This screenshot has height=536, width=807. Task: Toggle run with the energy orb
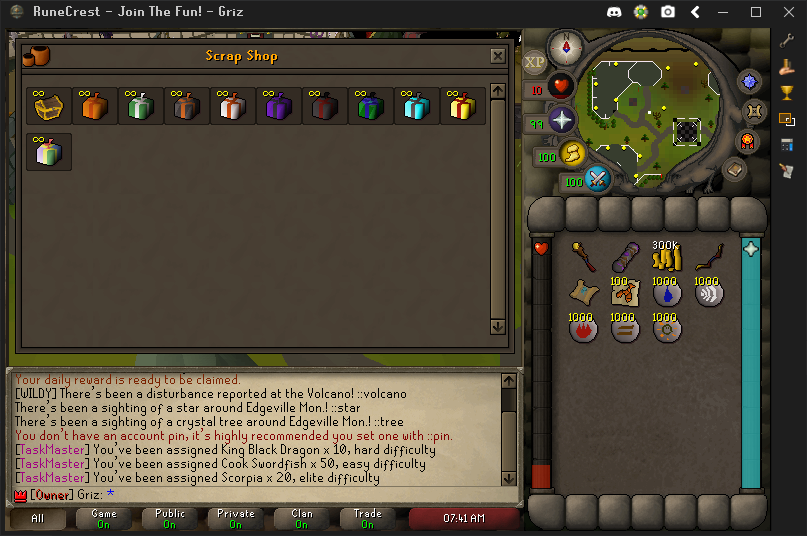pos(572,153)
